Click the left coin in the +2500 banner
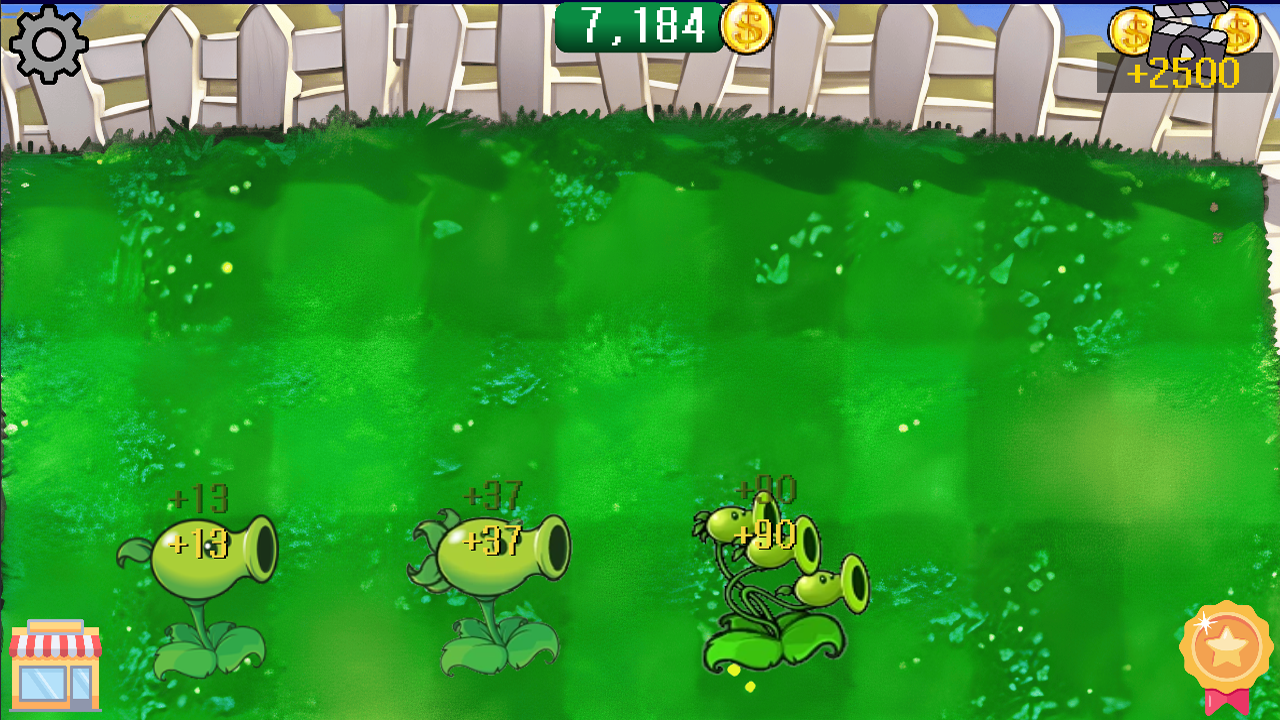 (1131, 32)
